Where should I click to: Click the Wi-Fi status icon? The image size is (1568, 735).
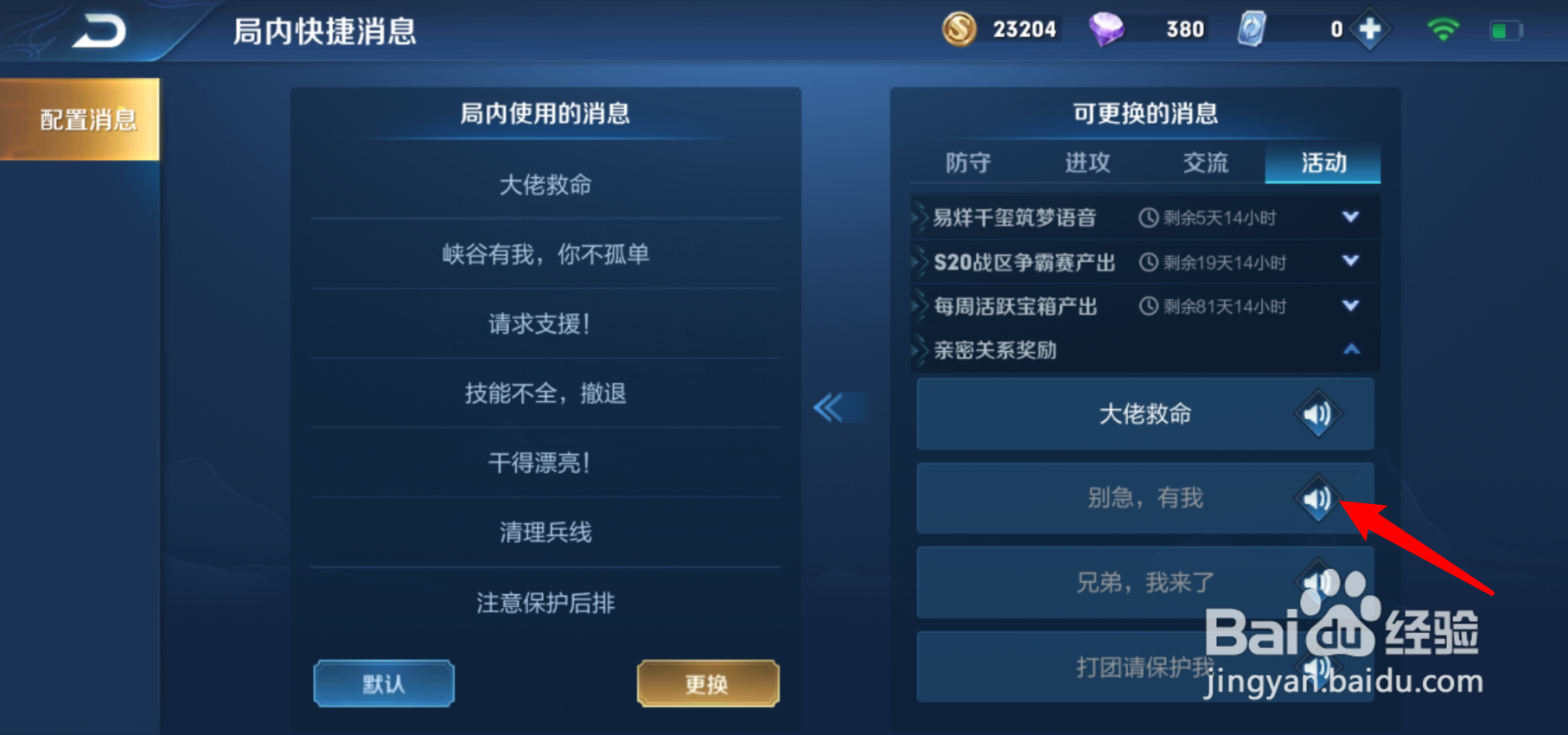click(1444, 29)
